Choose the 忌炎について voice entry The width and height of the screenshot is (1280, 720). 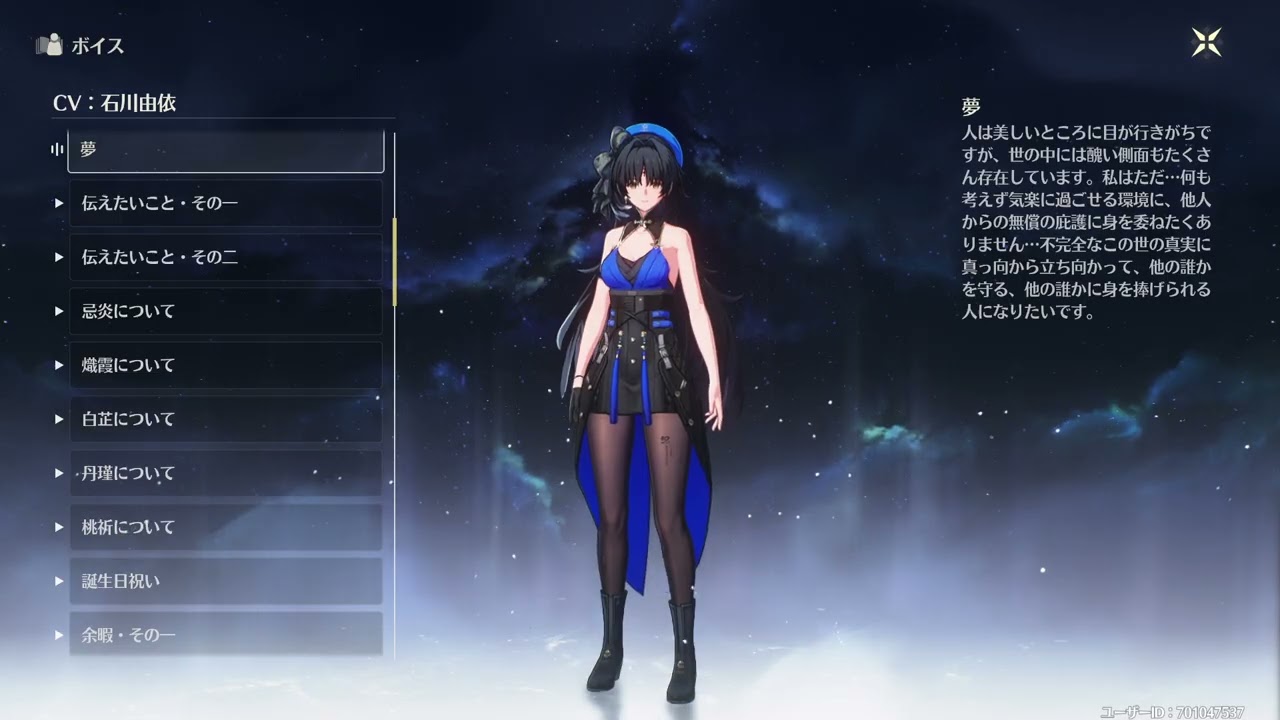(x=225, y=312)
